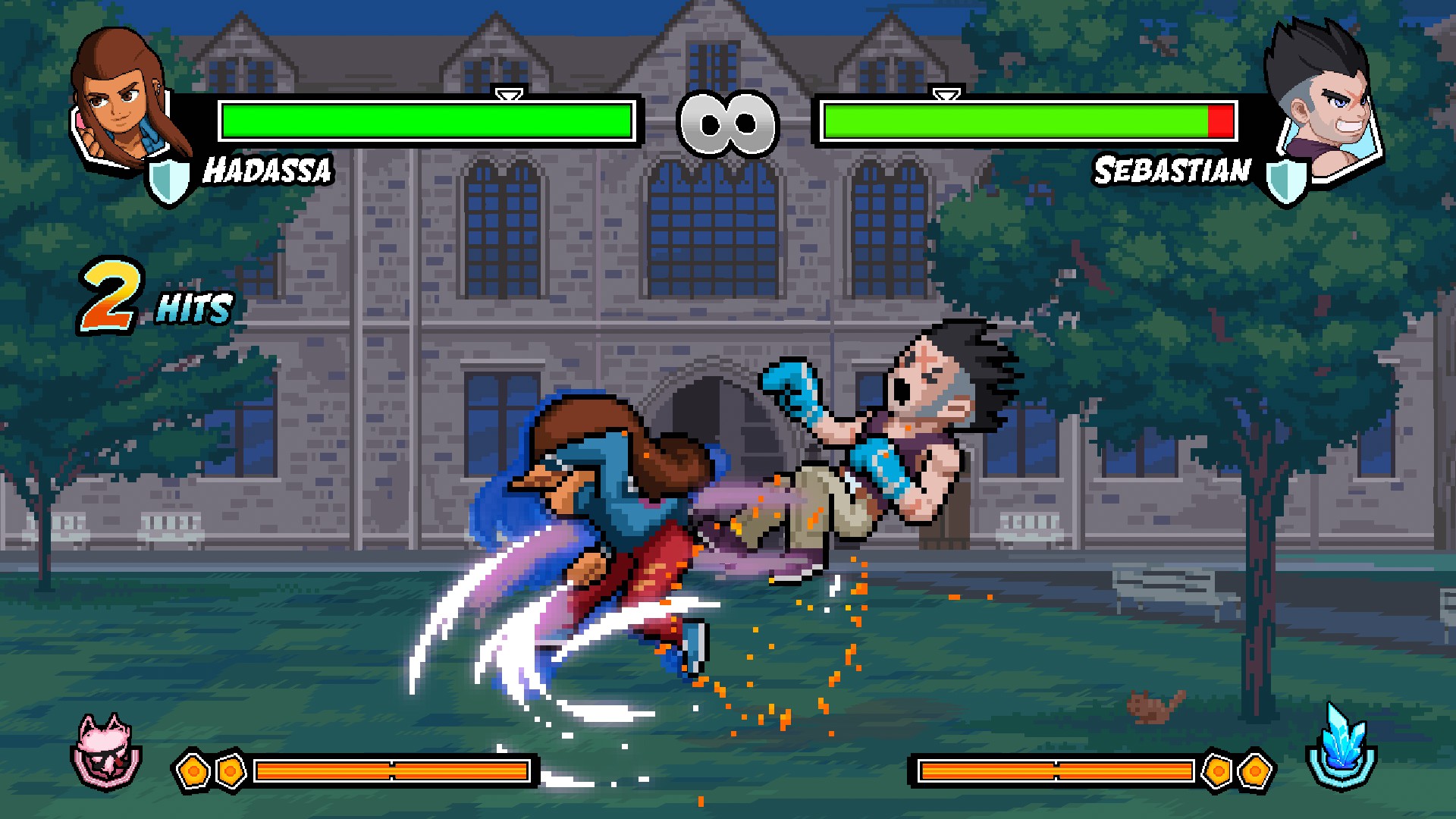This screenshot has width=1456, height=819.
Task: Select the pink demon mask icon
Action: point(106,751)
